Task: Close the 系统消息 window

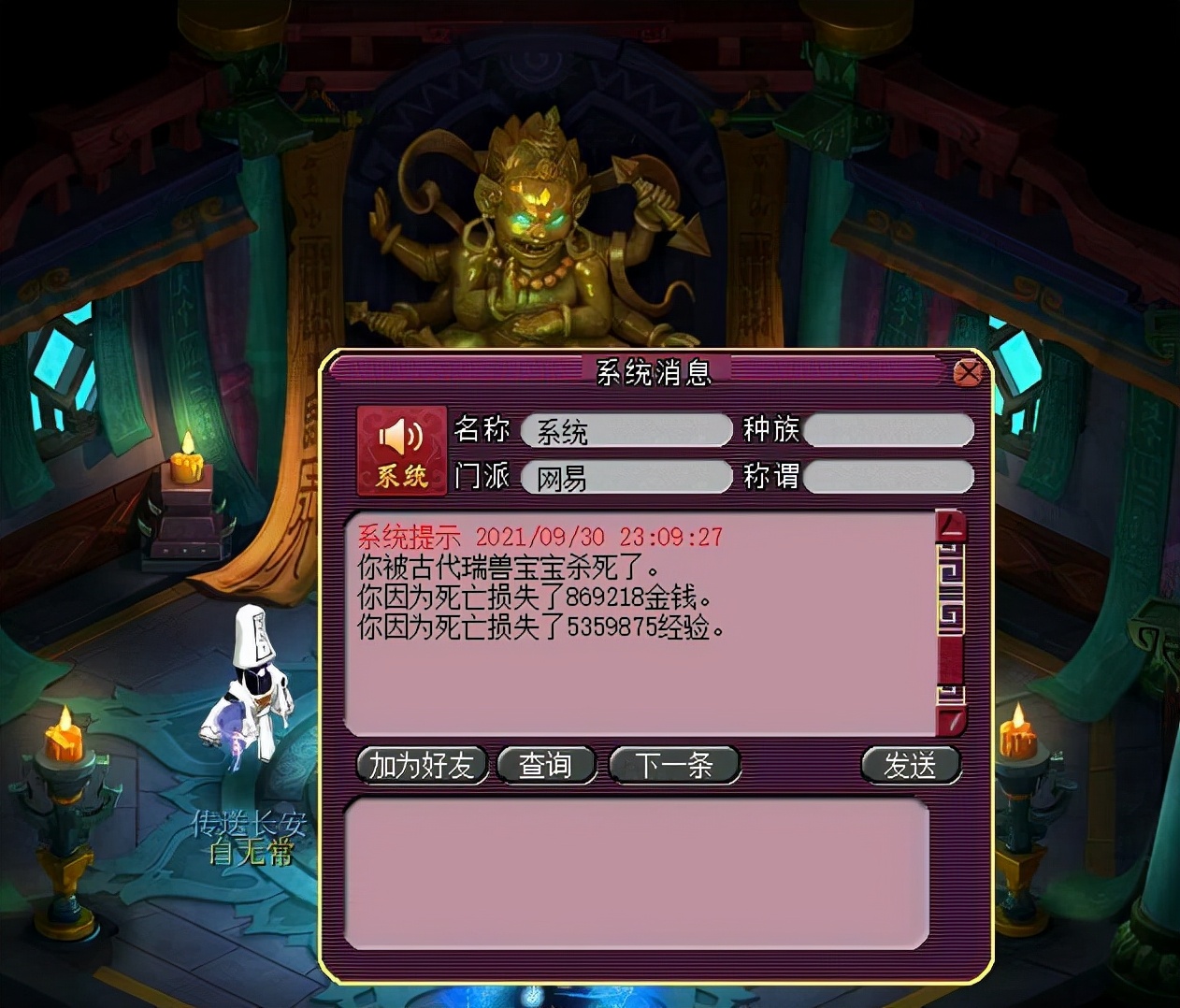Action: click(968, 373)
